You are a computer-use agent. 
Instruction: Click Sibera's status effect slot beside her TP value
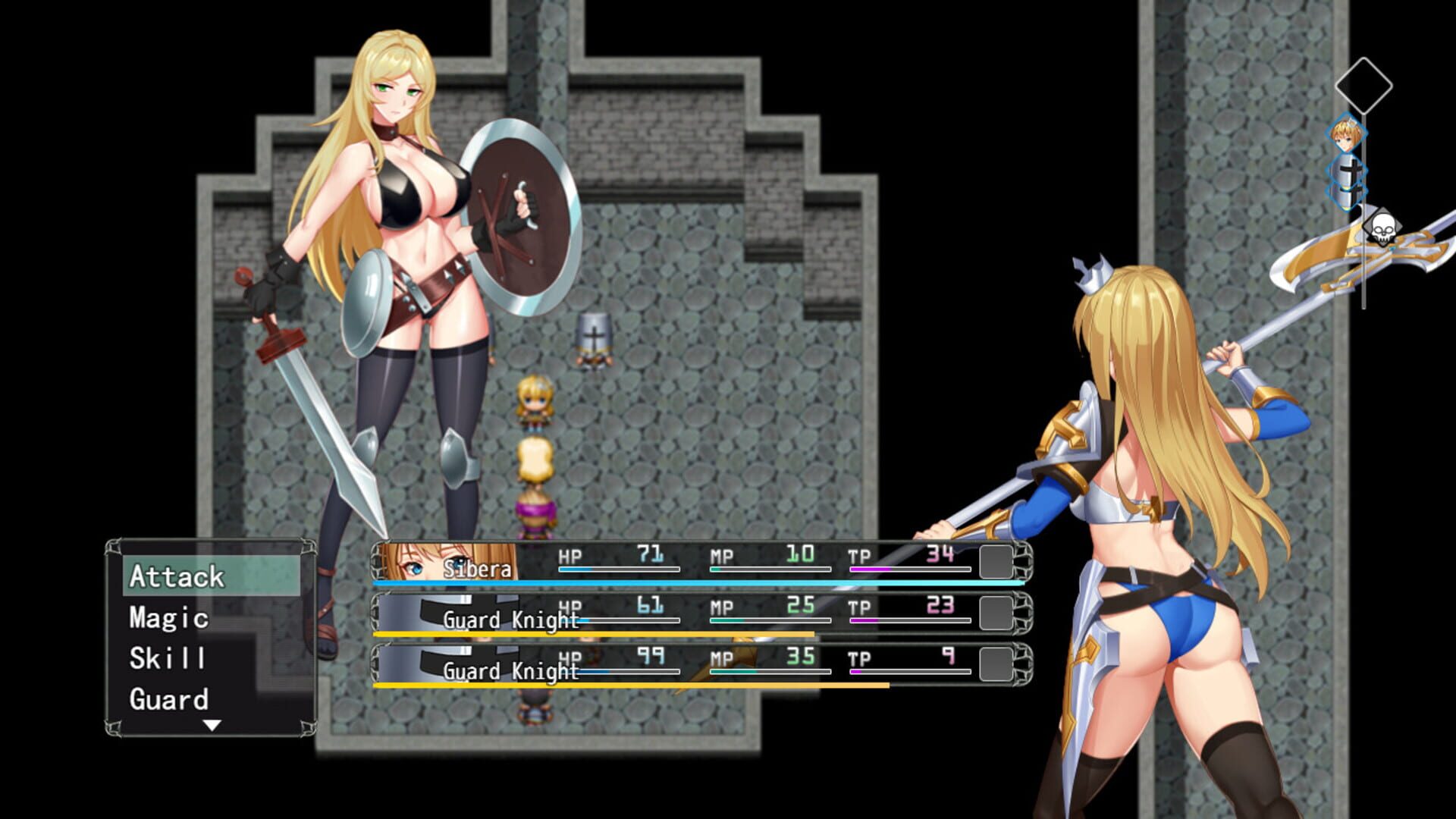(x=995, y=562)
